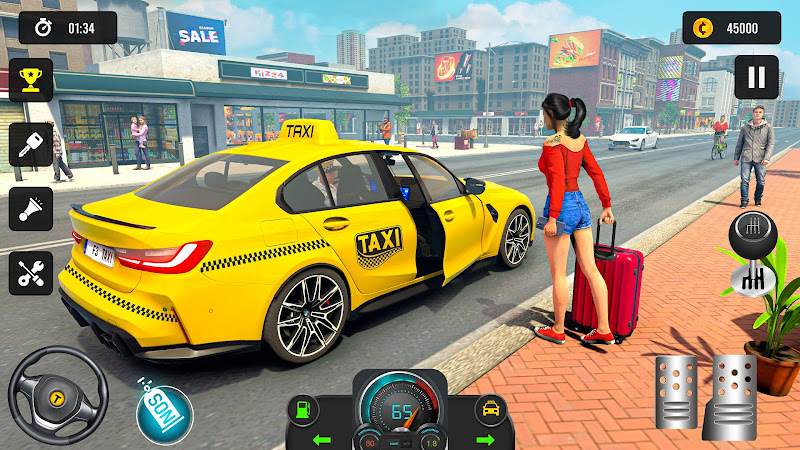Activate the blue SON tag button
Image resolution: width=800 pixels, height=450 pixels.
[x=164, y=413]
